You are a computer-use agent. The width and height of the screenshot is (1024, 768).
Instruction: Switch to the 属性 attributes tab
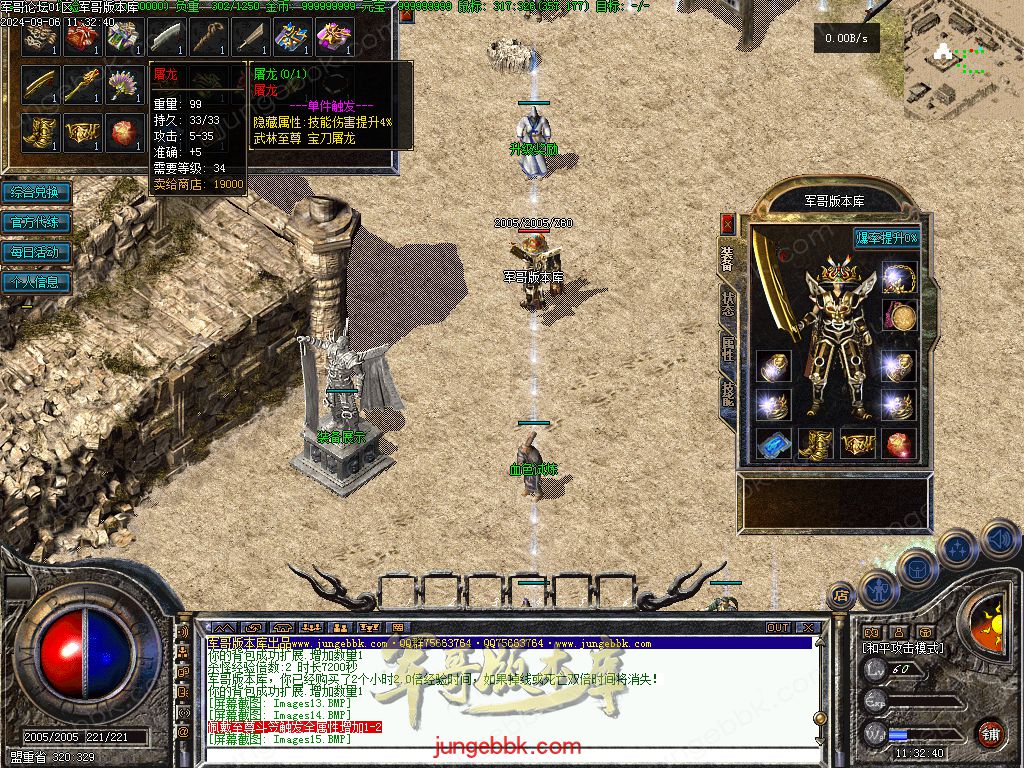click(x=727, y=349)
